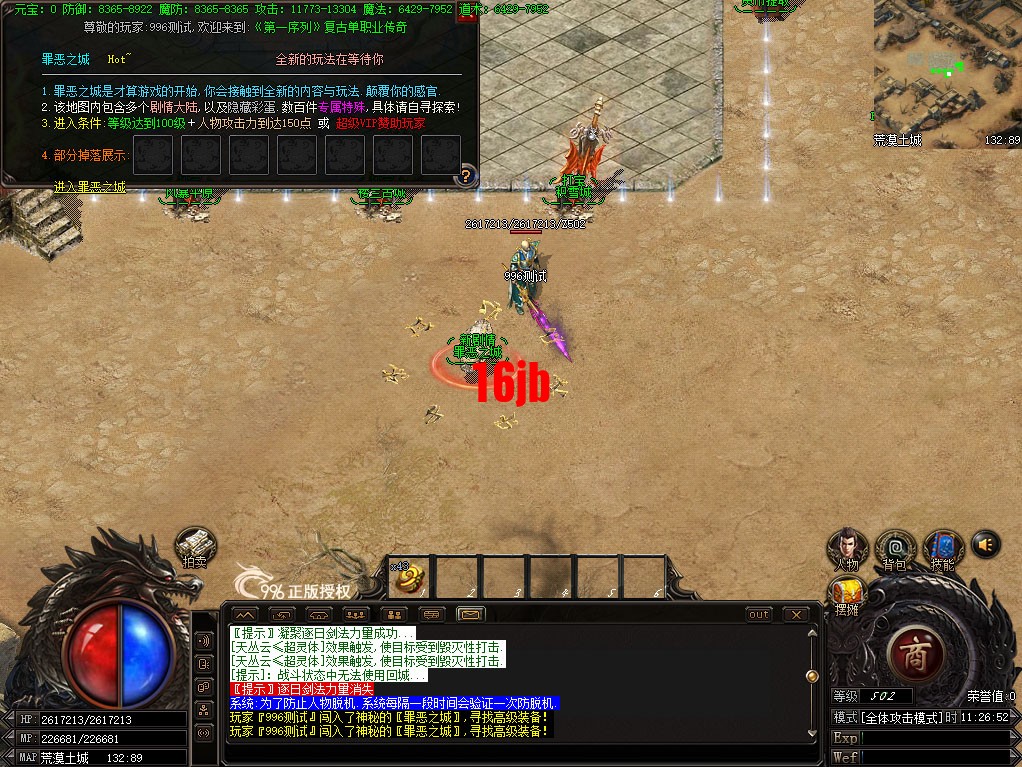Select the chat scrollbar's gold knob
The image size is (1022, 767).
point(811,677)
